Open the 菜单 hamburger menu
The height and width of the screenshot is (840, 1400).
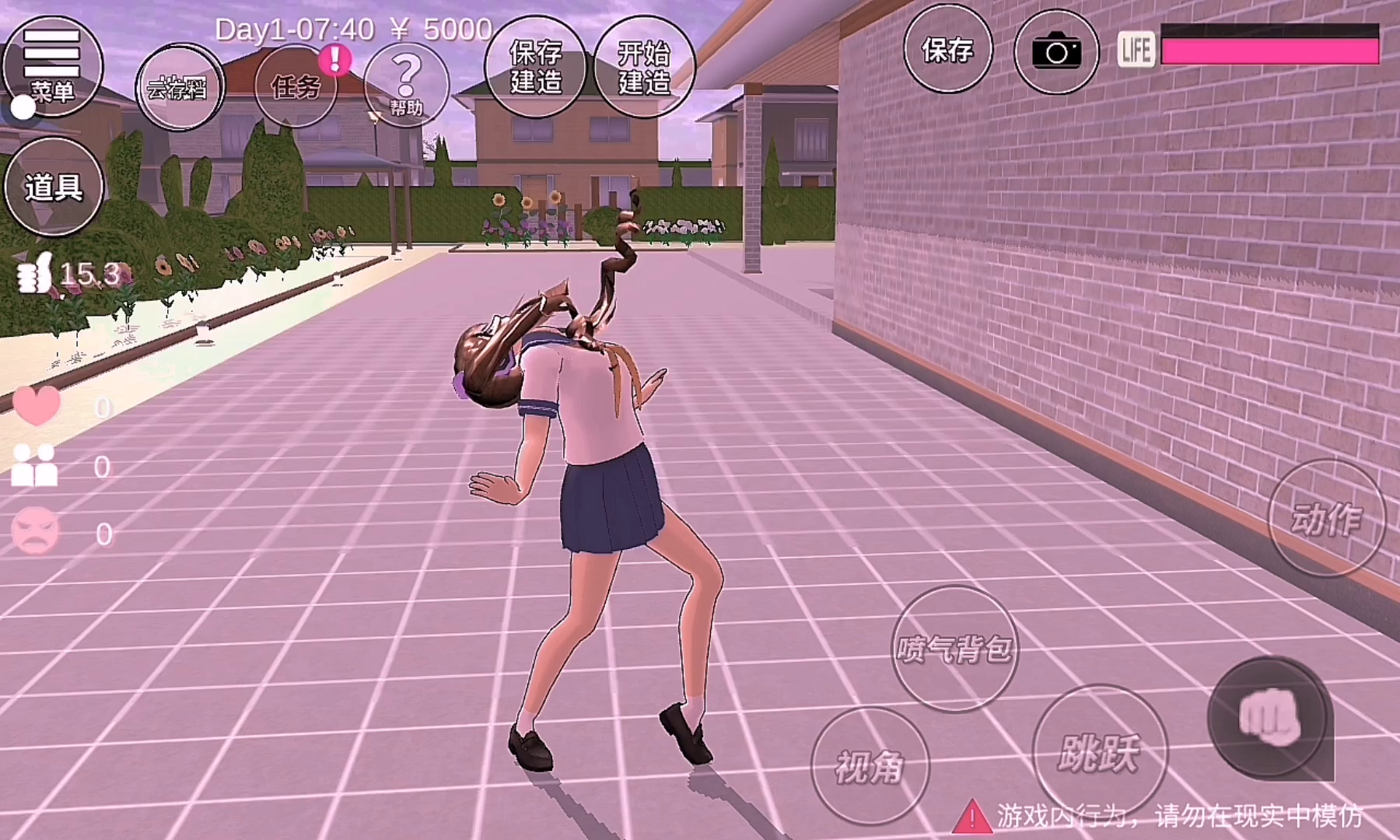point(52,66)
